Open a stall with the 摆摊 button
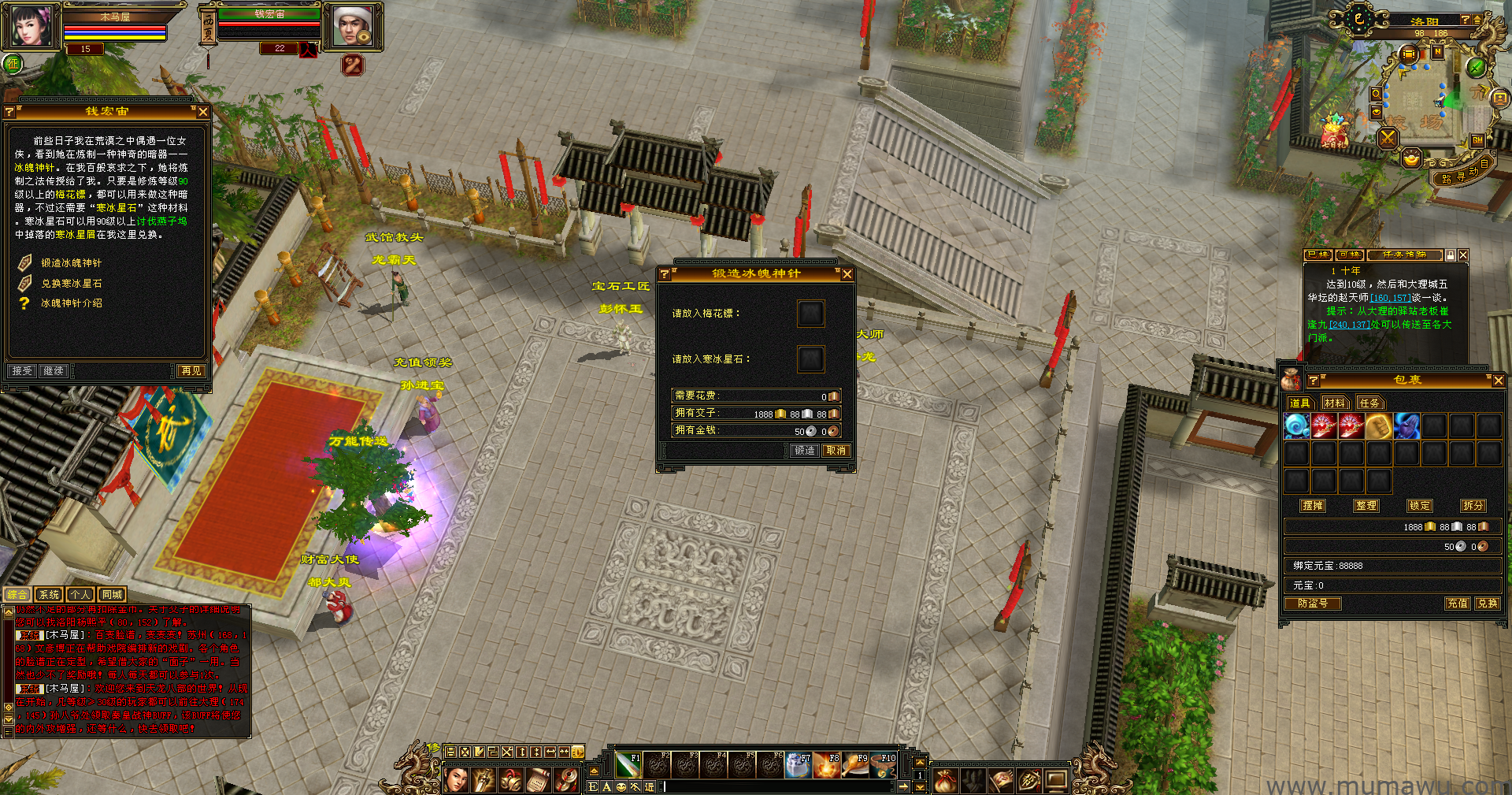This screenshot has width=1512, height=795. pyautogui.click(x=1313, y=506)
